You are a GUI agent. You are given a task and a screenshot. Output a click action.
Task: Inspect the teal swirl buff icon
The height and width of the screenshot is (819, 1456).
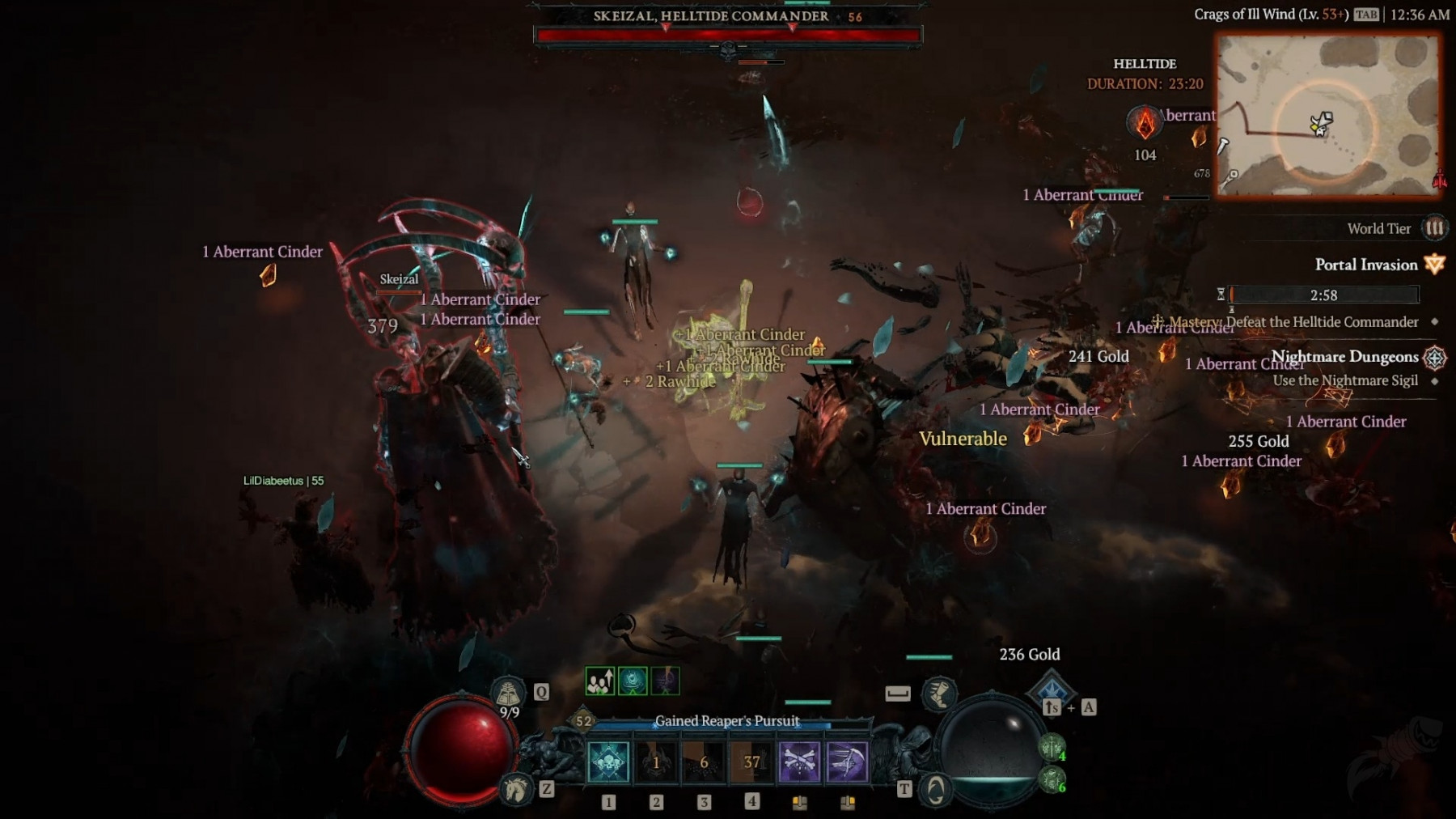point(633,681)
